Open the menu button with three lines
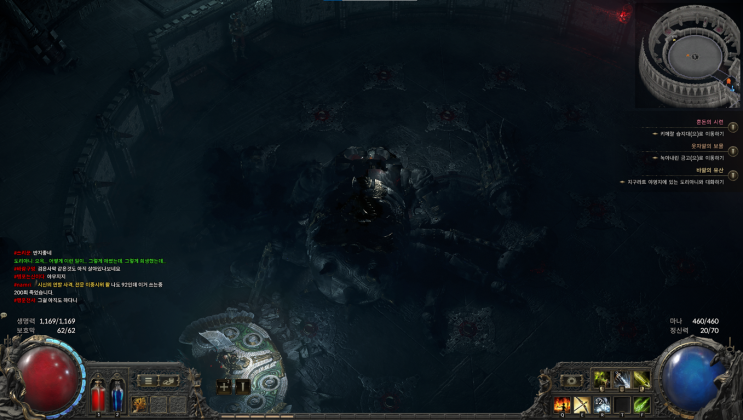 (147, 380)
